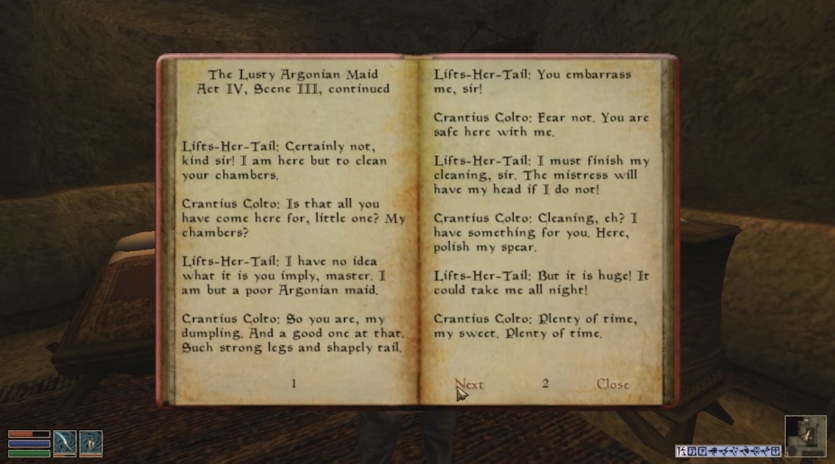Screen dimensions: 835x464
Task: Close the Lusty Argonian Maid book
Action: (x=613, y=384)
